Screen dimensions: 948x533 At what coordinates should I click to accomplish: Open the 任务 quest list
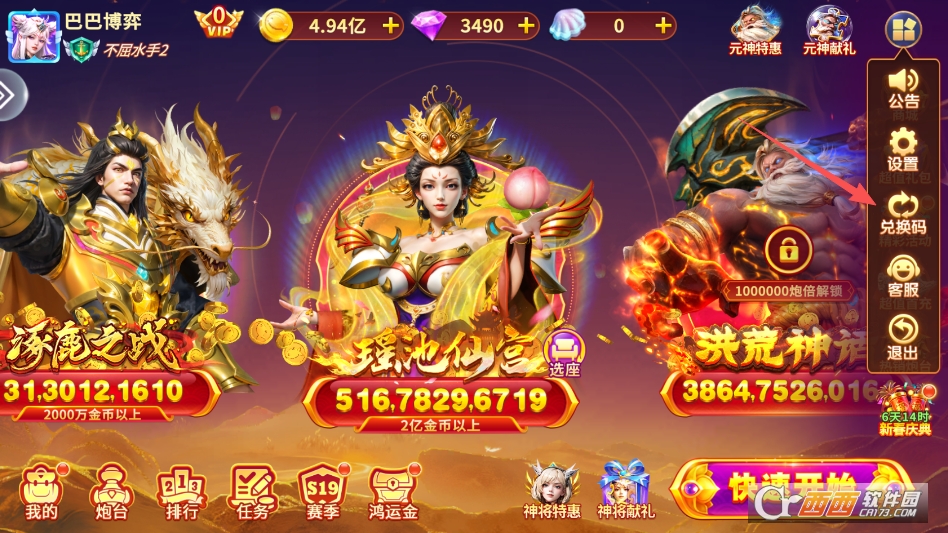[252, 491]
